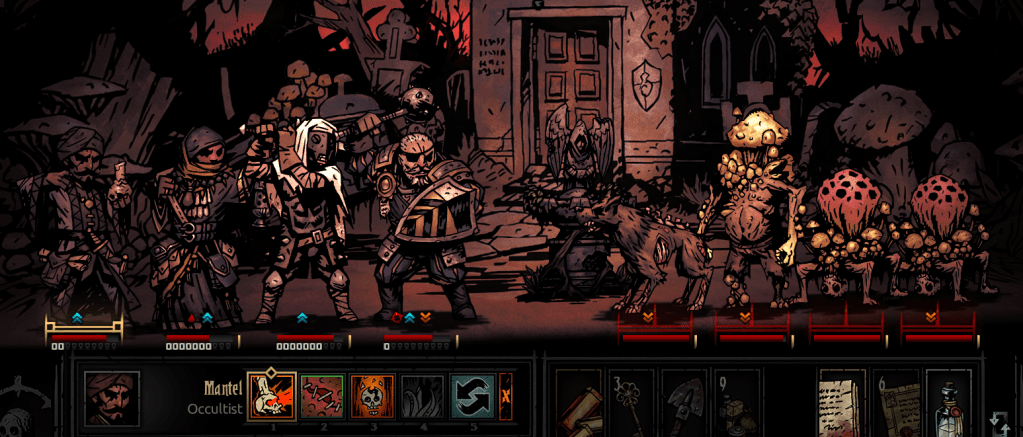Choose the provisions stack of nine
This screenshot has height=437, width=1023.
pyautogui.click(x=736, y=405)
